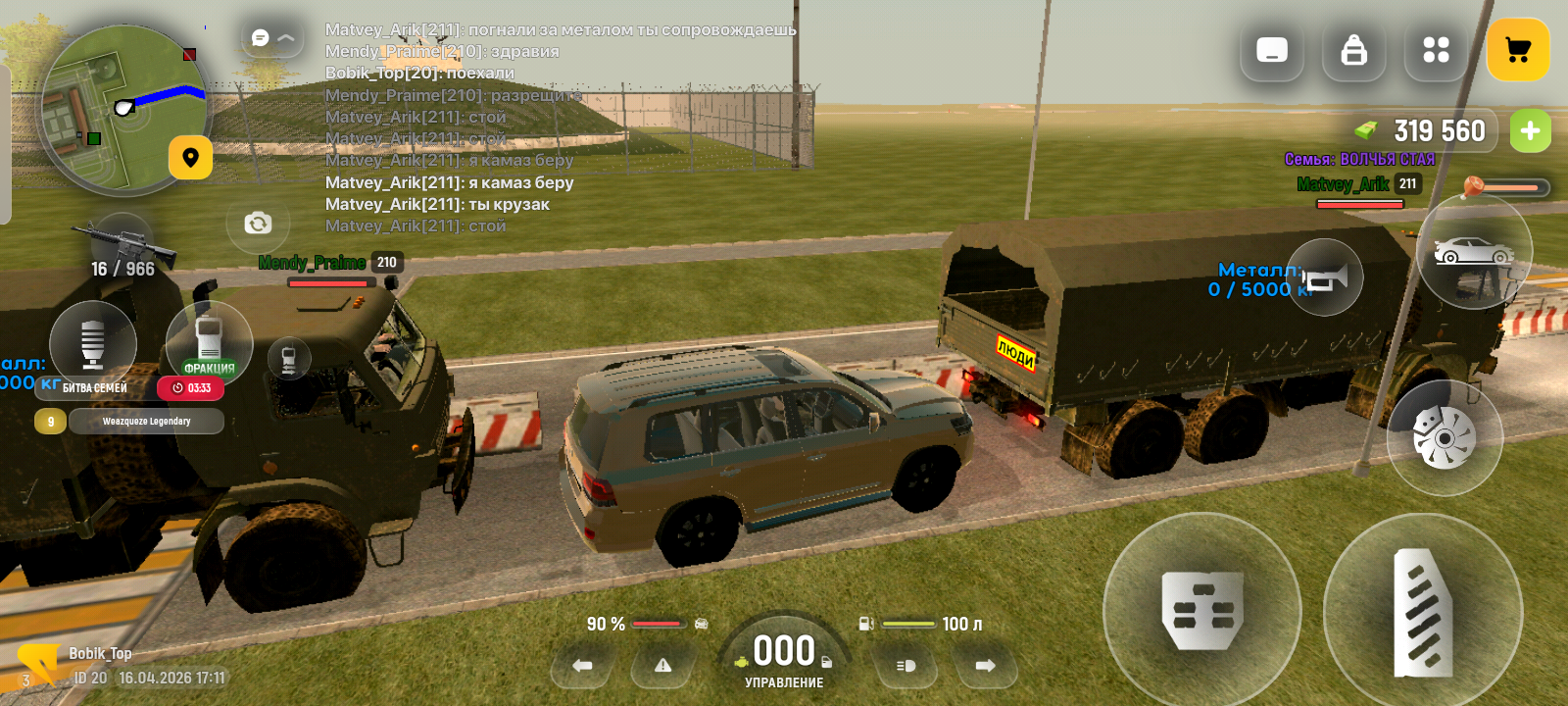Open the chat message button at top right

point(1272,50)
